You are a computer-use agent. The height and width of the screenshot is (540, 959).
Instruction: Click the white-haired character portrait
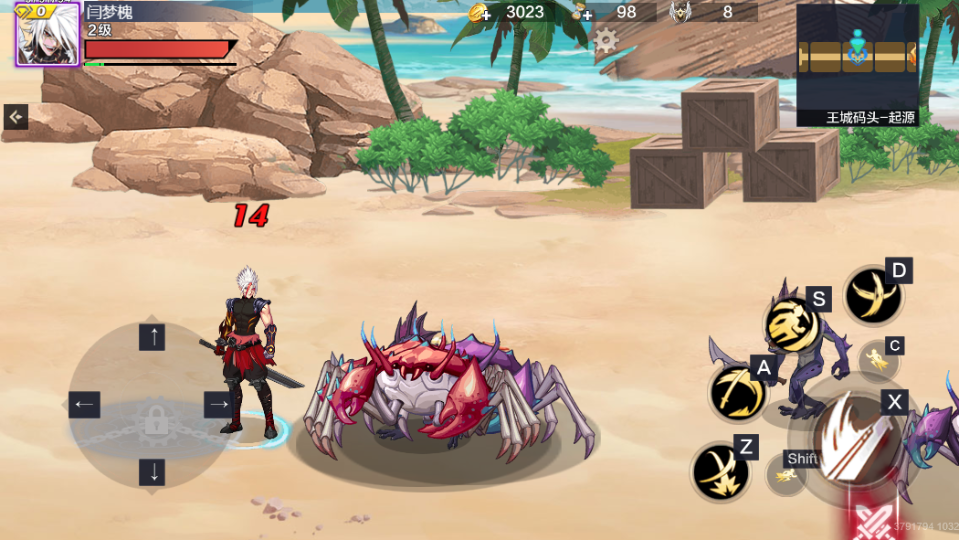47,35
